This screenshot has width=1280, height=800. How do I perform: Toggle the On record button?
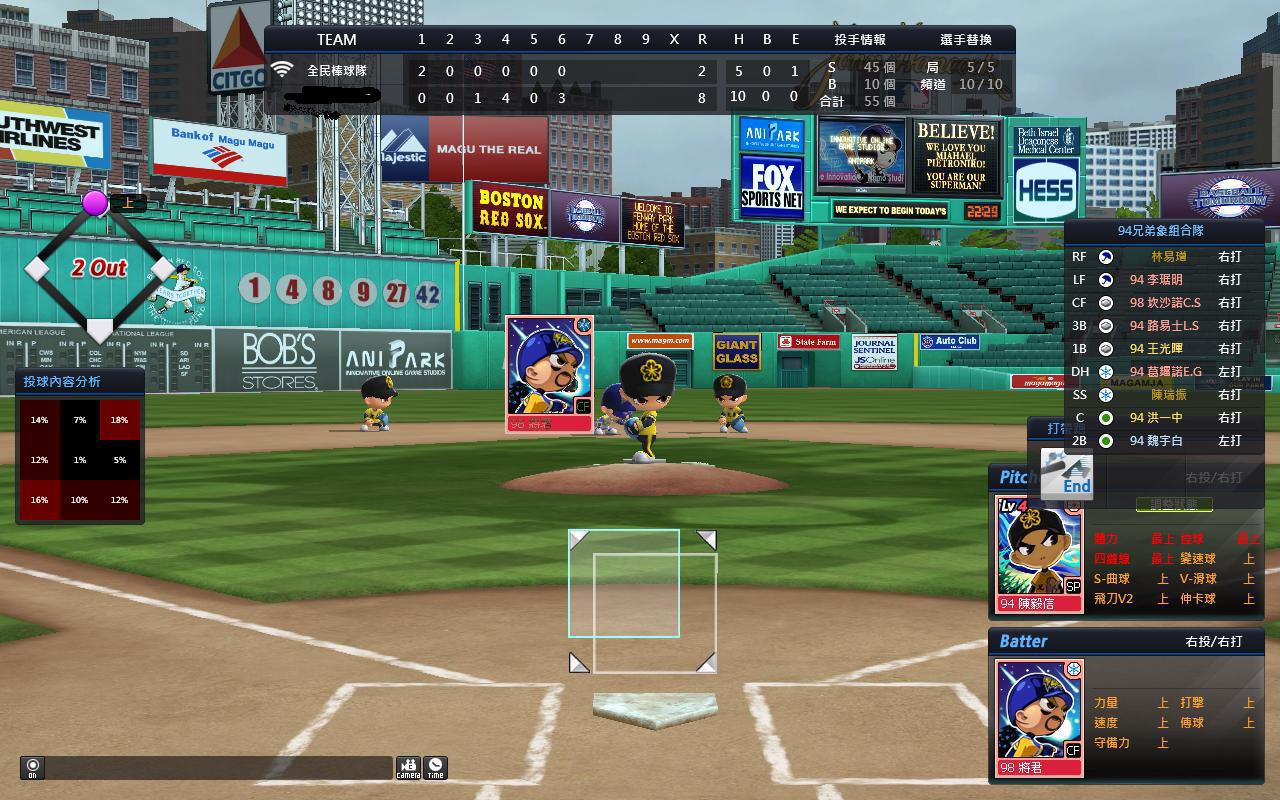[x=32, y=768]
